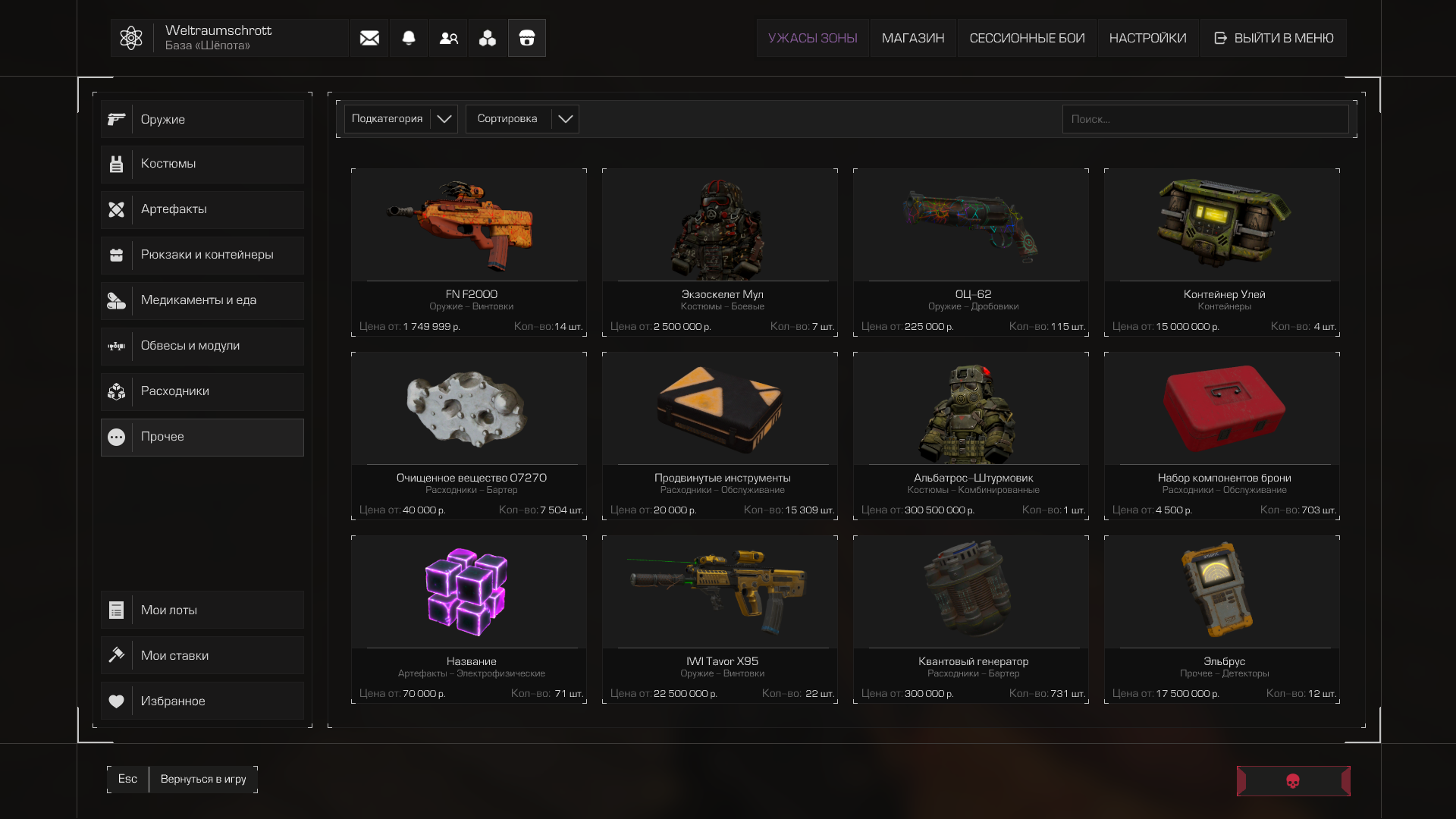
Task: Expand the Подкатегория dropdown
Action: pos(400,119)
